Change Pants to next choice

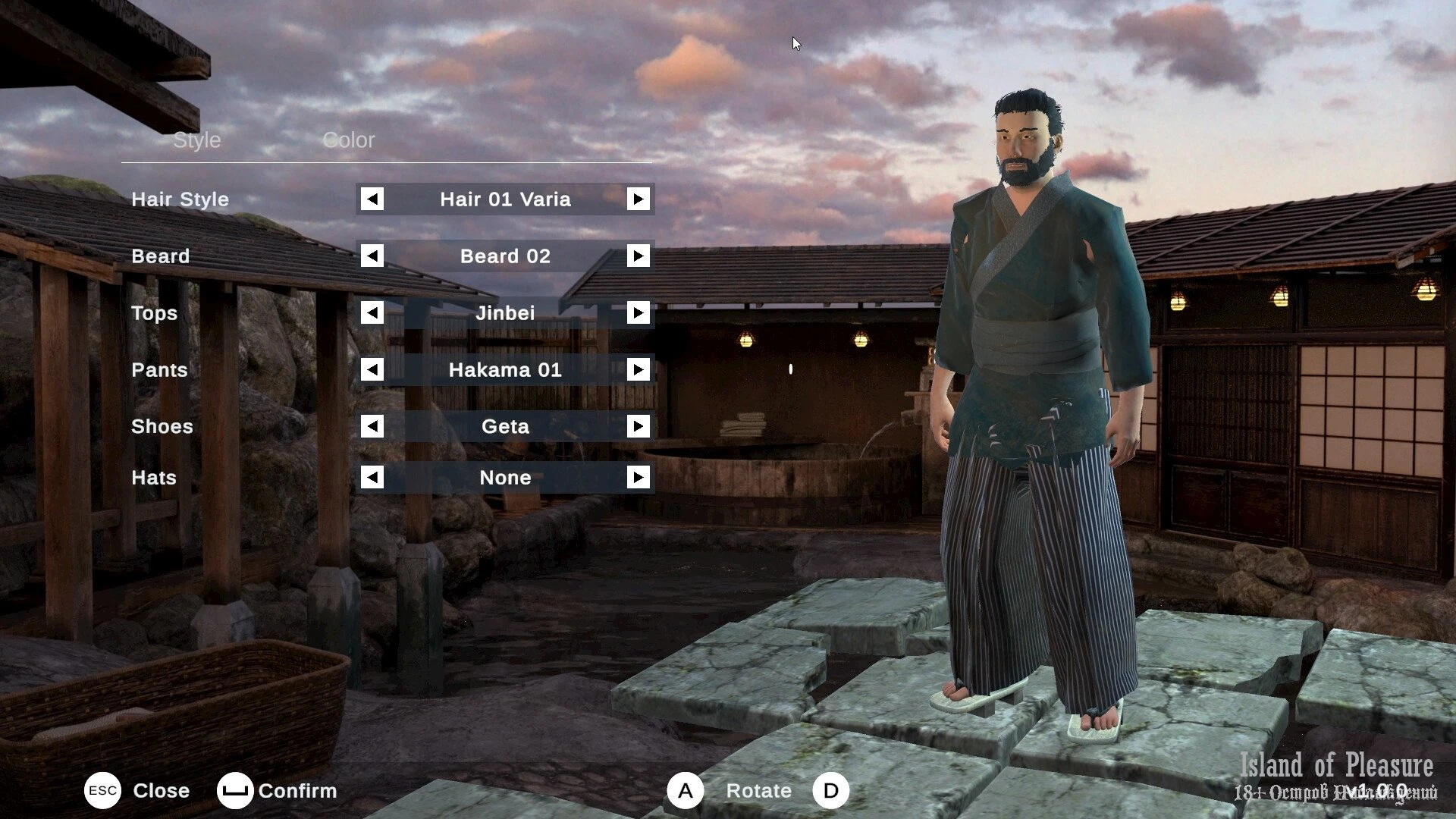click(638, 370)
